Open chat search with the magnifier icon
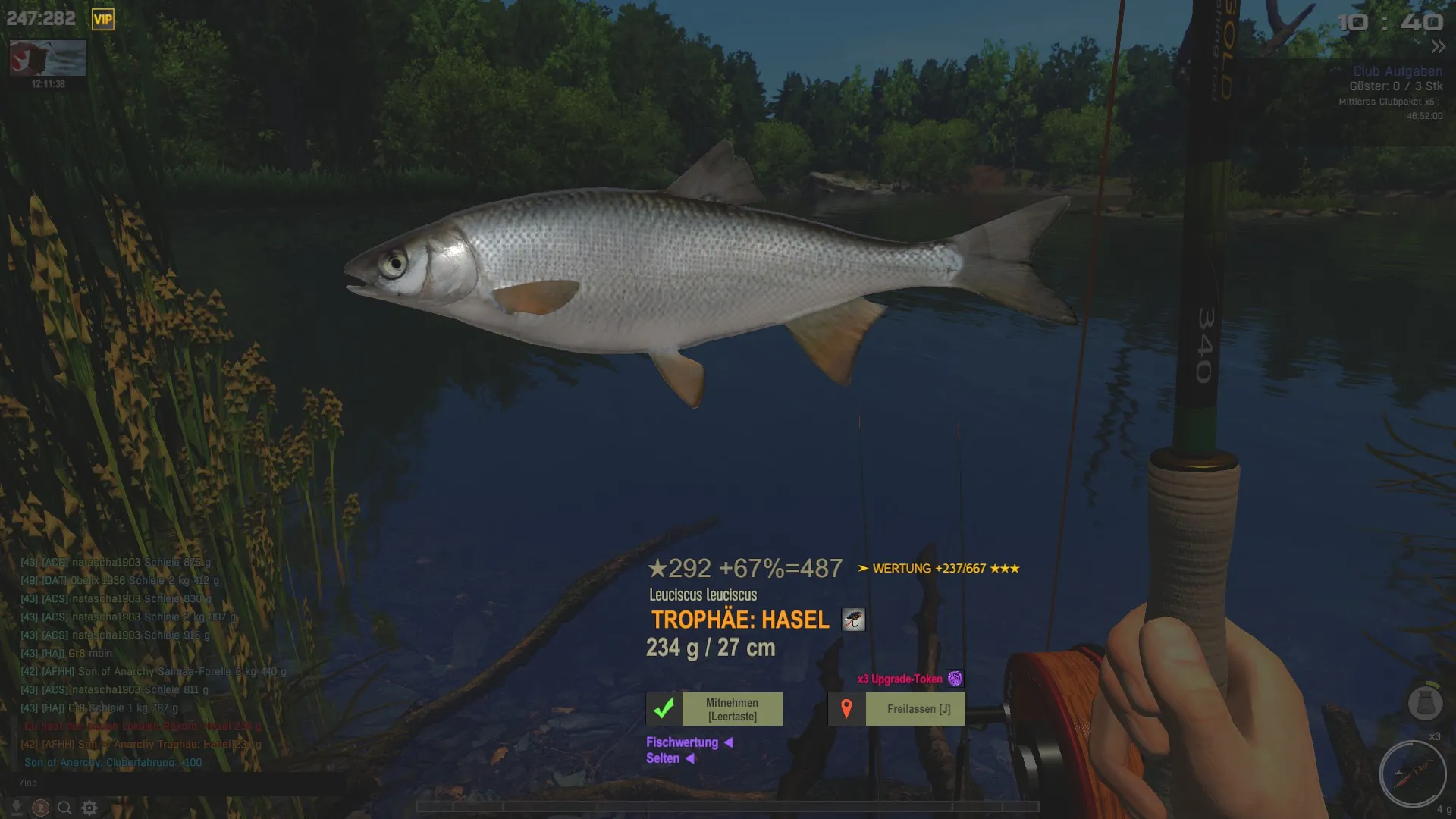The image size is (1456, 819). coord(64,808)
